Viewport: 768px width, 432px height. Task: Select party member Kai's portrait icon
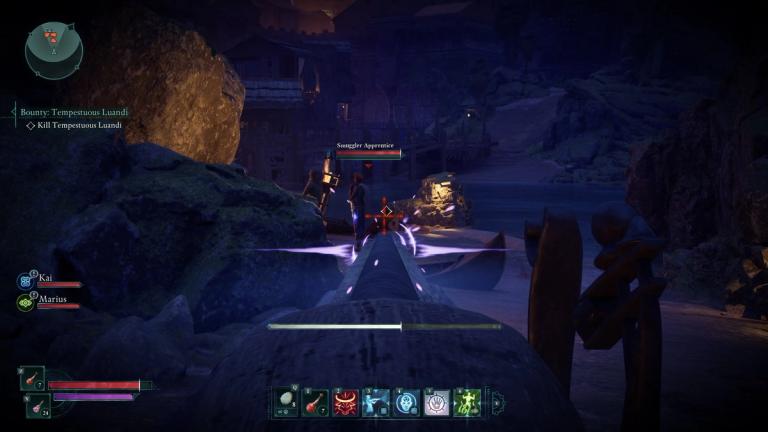[x=25, y=281]
